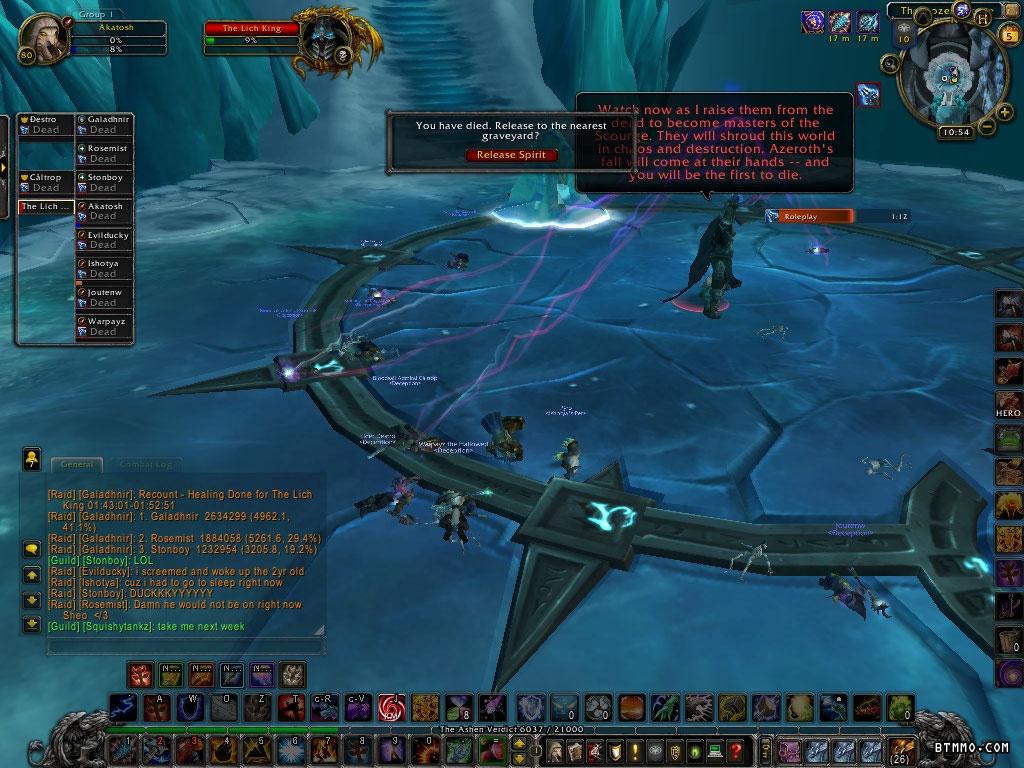Viewport: 1024px width, 768px height.
Task: Zoom out the minimap
Action: click(987, 127)
